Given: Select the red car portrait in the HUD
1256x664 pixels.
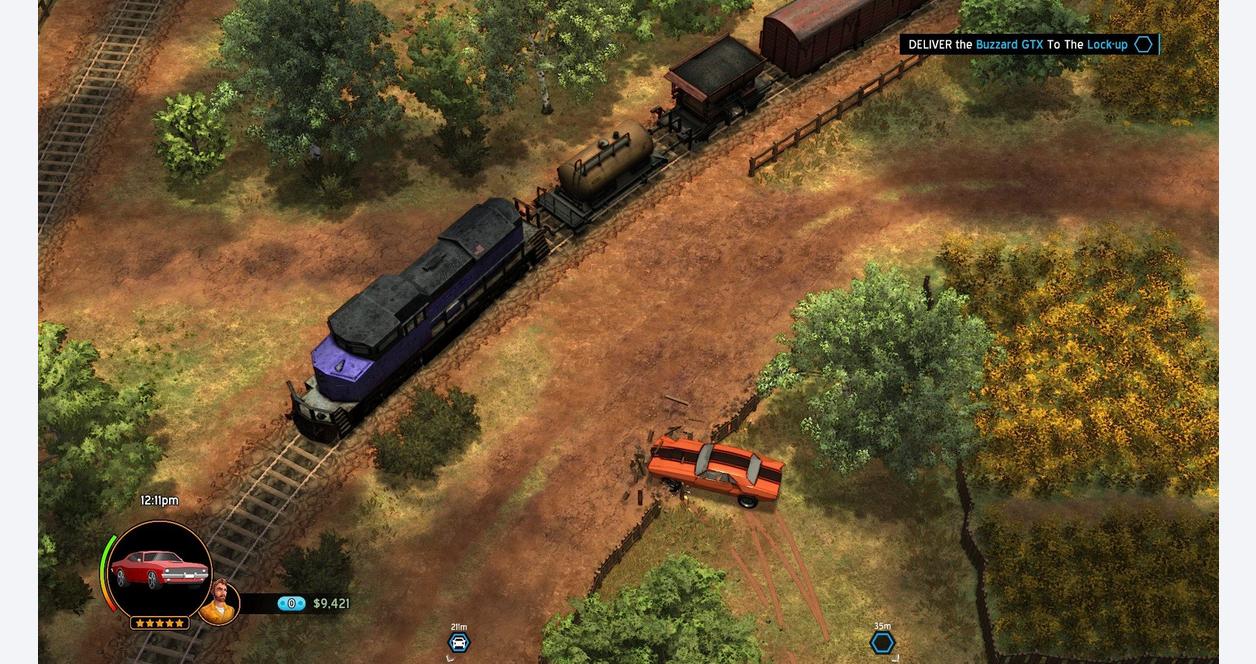Looking at the screenshot, I should pos(159,569).
